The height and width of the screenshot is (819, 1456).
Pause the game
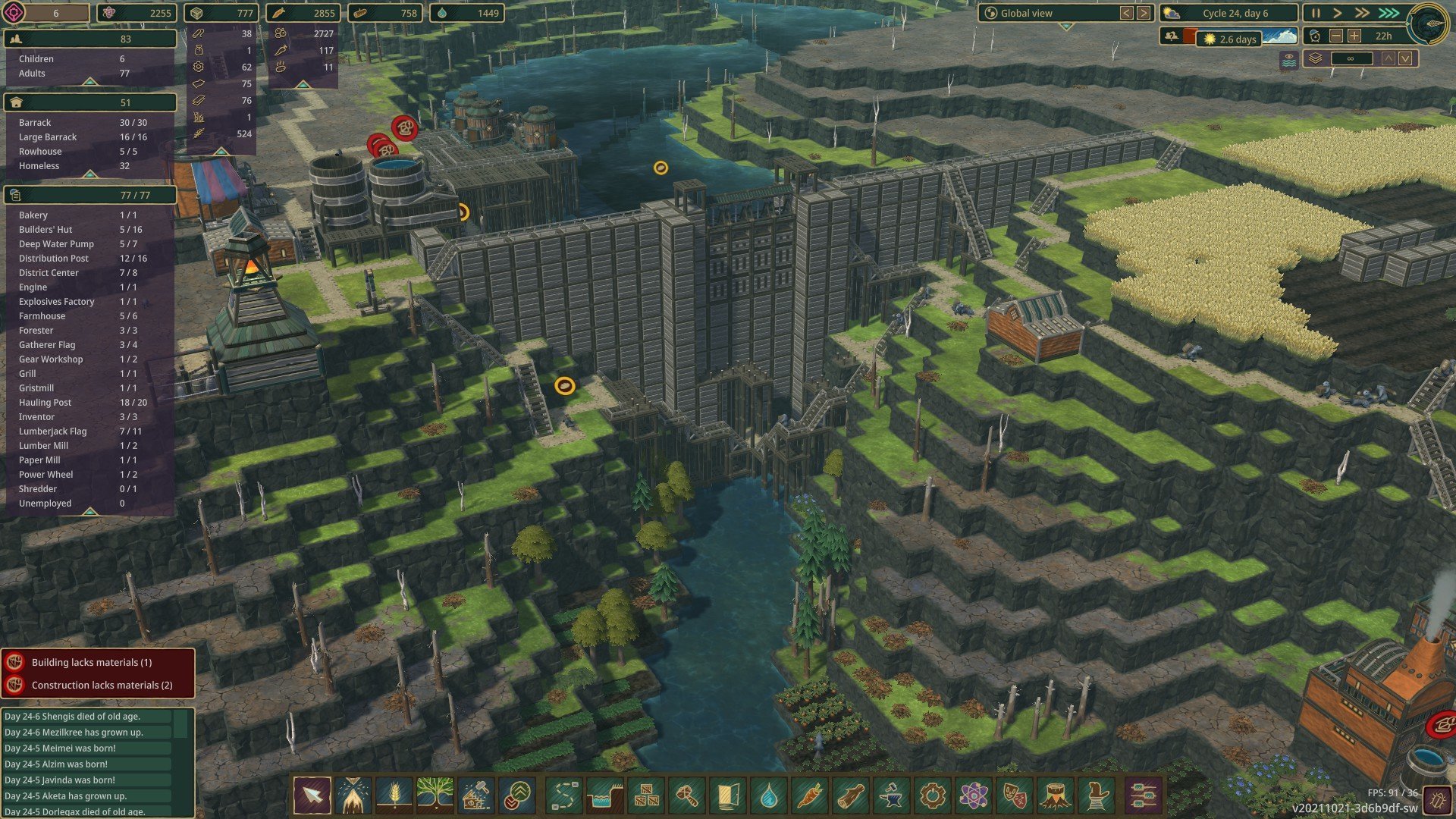pyautogui.click(x=1316, y=14)
